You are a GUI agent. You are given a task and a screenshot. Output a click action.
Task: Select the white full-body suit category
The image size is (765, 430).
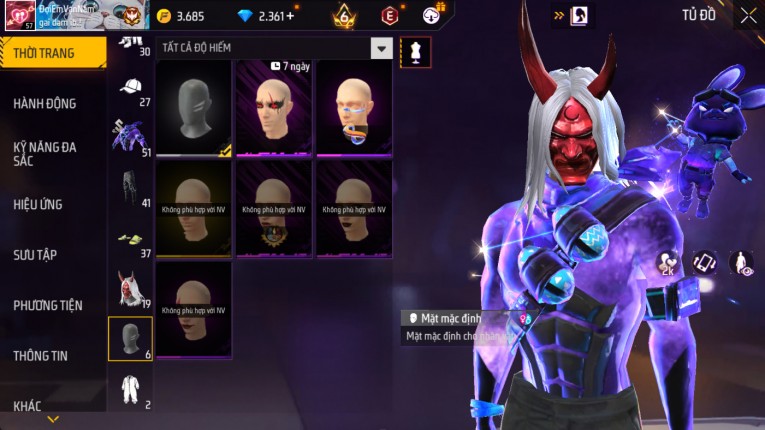point(130,388)
